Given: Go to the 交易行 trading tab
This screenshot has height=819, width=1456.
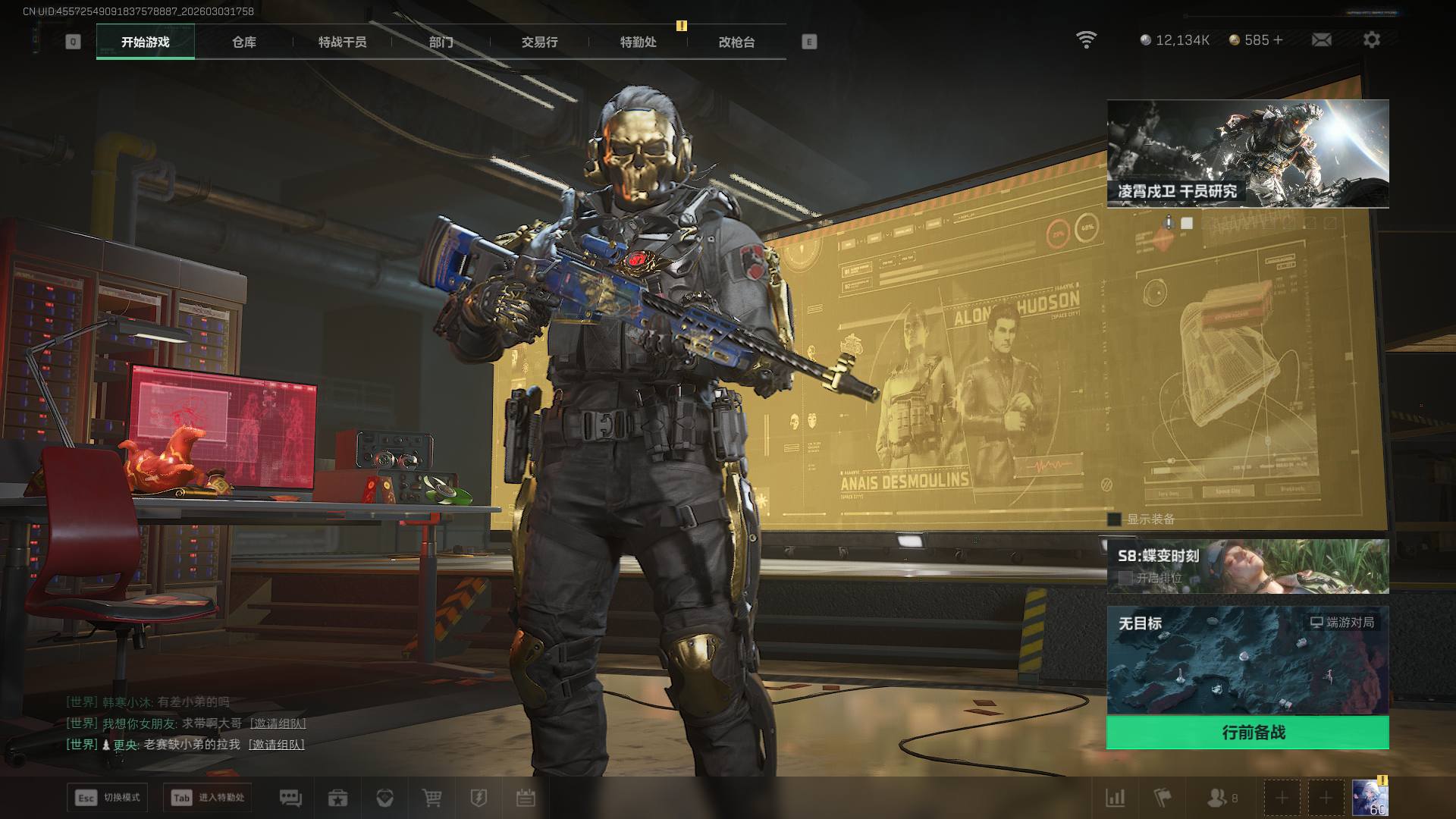Looking at the screenshot, I should pyautogui.click(x=539, y=42).
